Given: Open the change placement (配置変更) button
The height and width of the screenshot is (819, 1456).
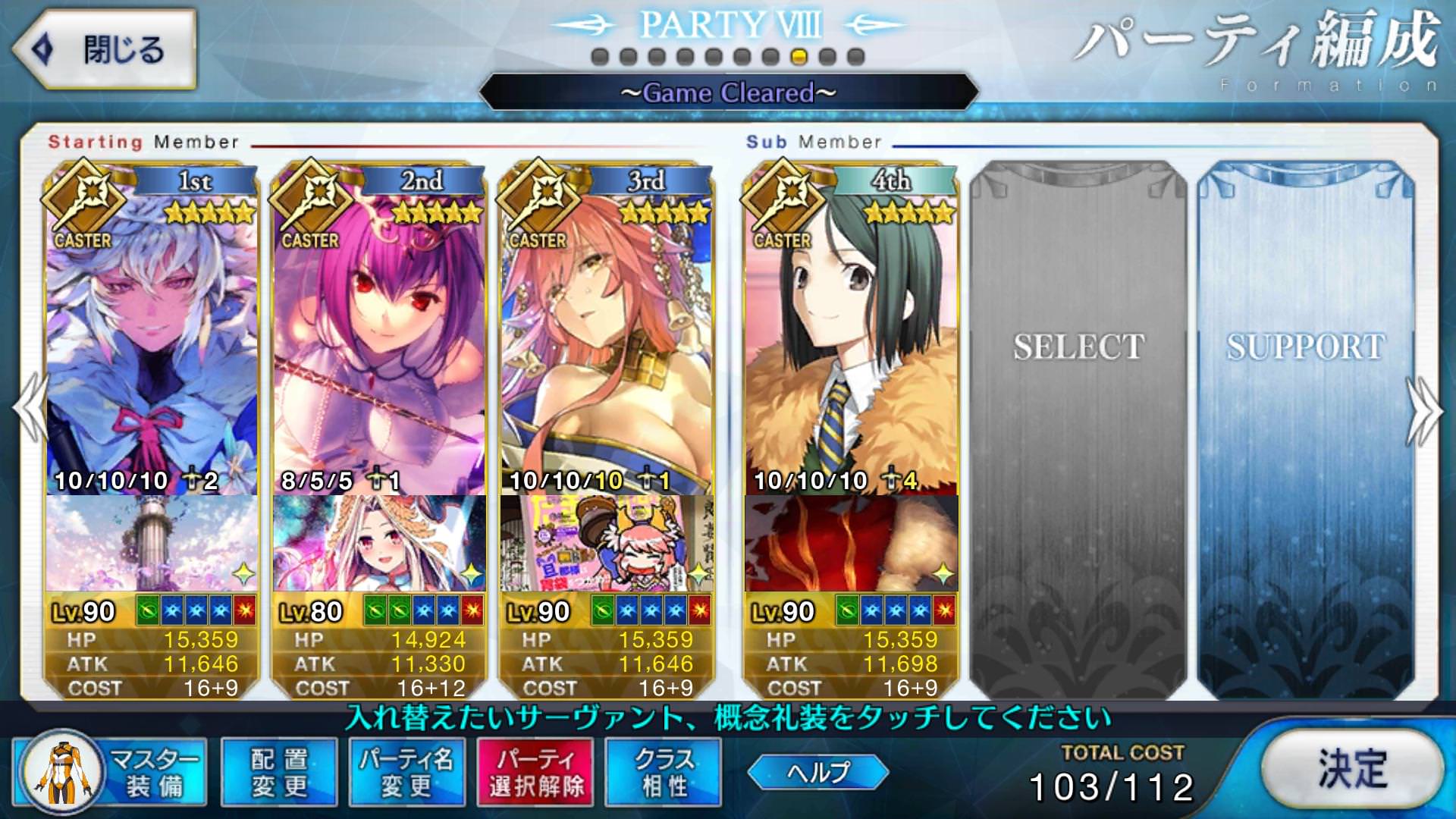Looking at the screenshot, I should click(x=279, y=772).
